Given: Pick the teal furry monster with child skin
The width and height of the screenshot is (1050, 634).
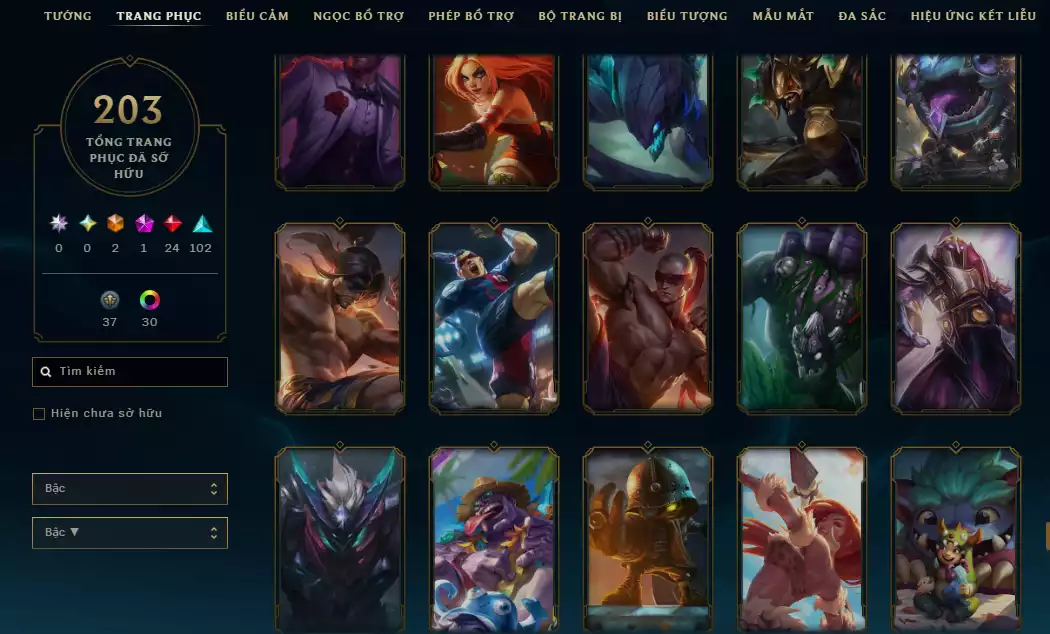Looking at the screenshot, I should 956,540.
